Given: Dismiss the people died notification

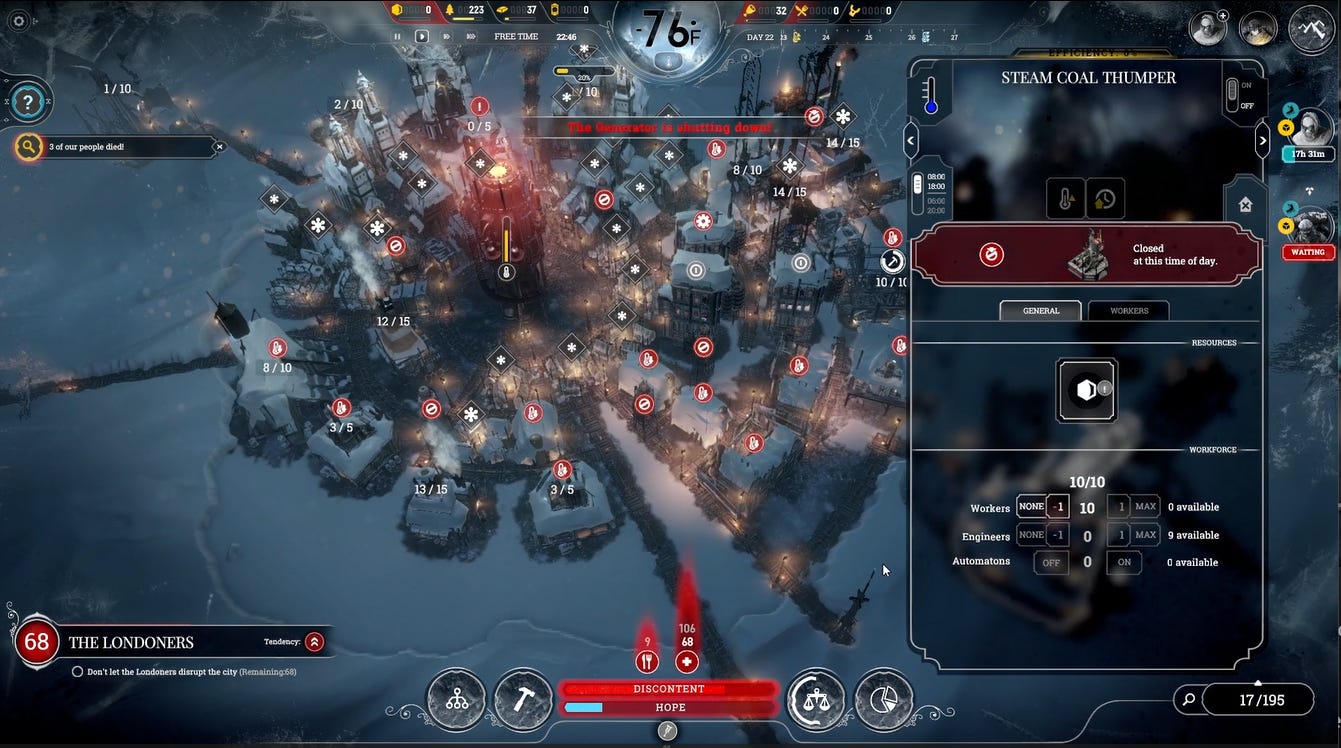Looking at the screenshot, I should [x=220, y=147].
